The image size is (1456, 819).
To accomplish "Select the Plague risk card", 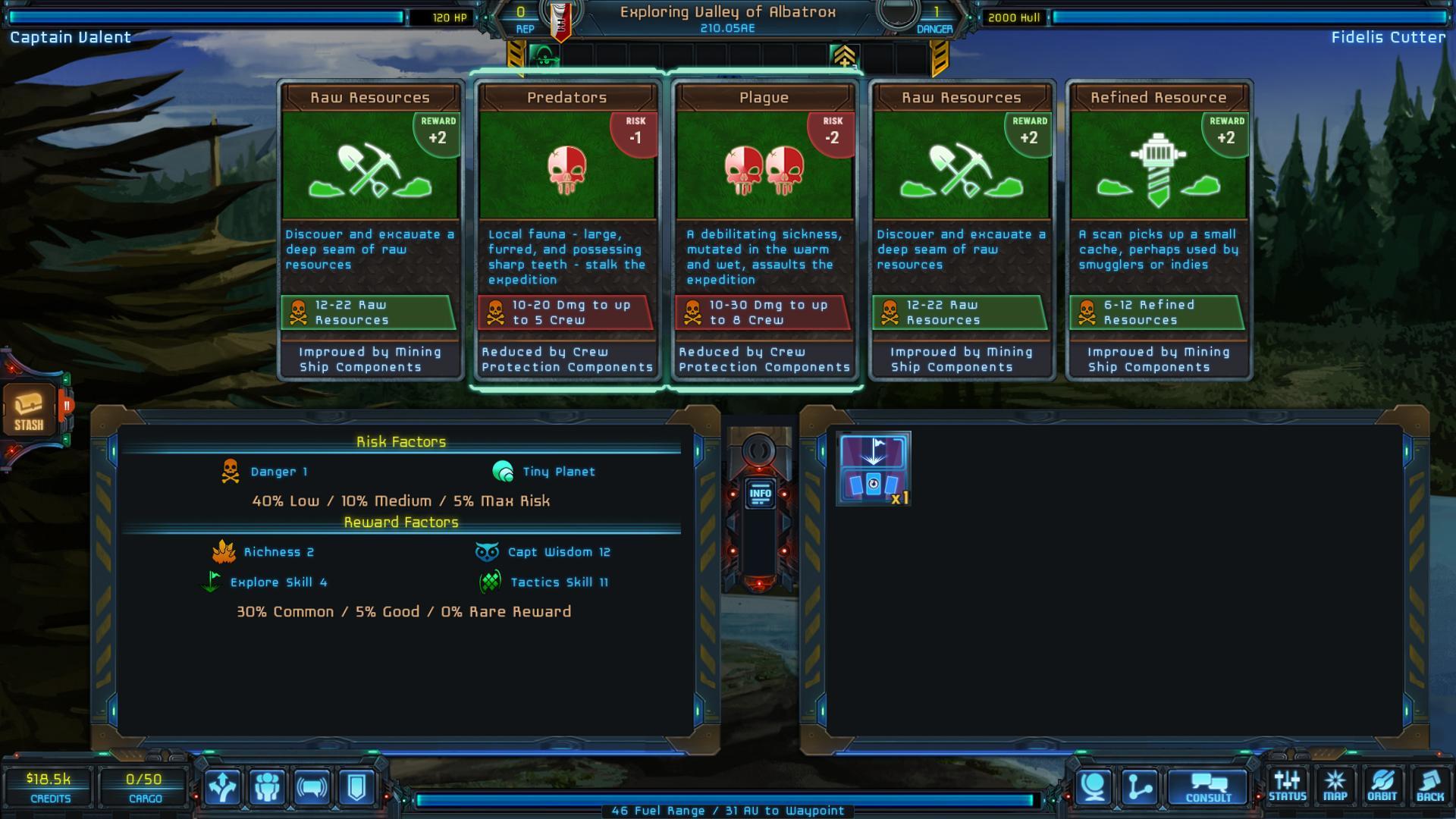I will tap(764, 227).
